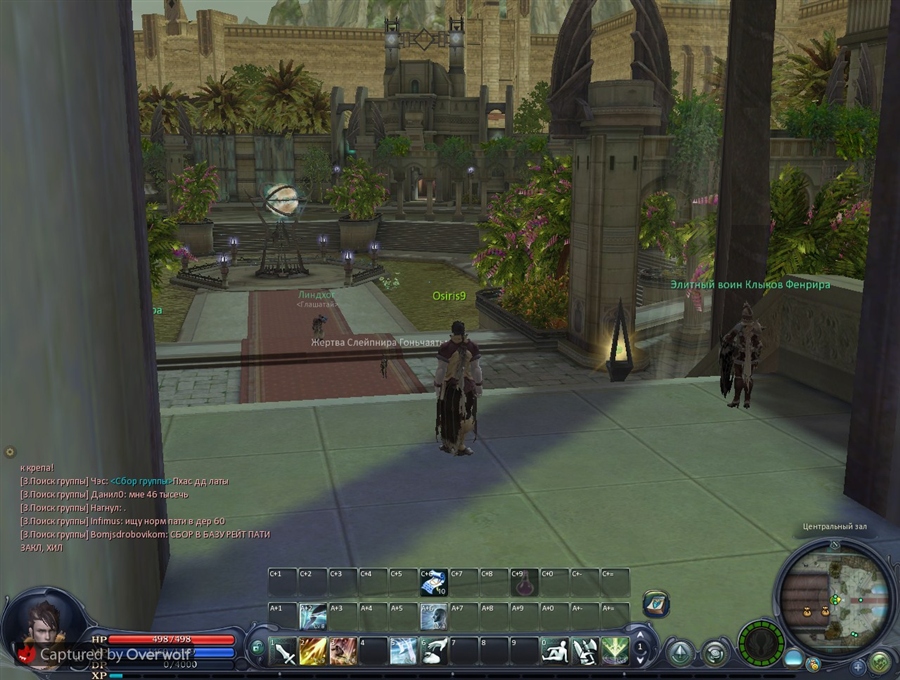The height and width of the screenshot is (680, 900).
Task: Use the blue scroll item in quickbar
Action: pos(433,582)
